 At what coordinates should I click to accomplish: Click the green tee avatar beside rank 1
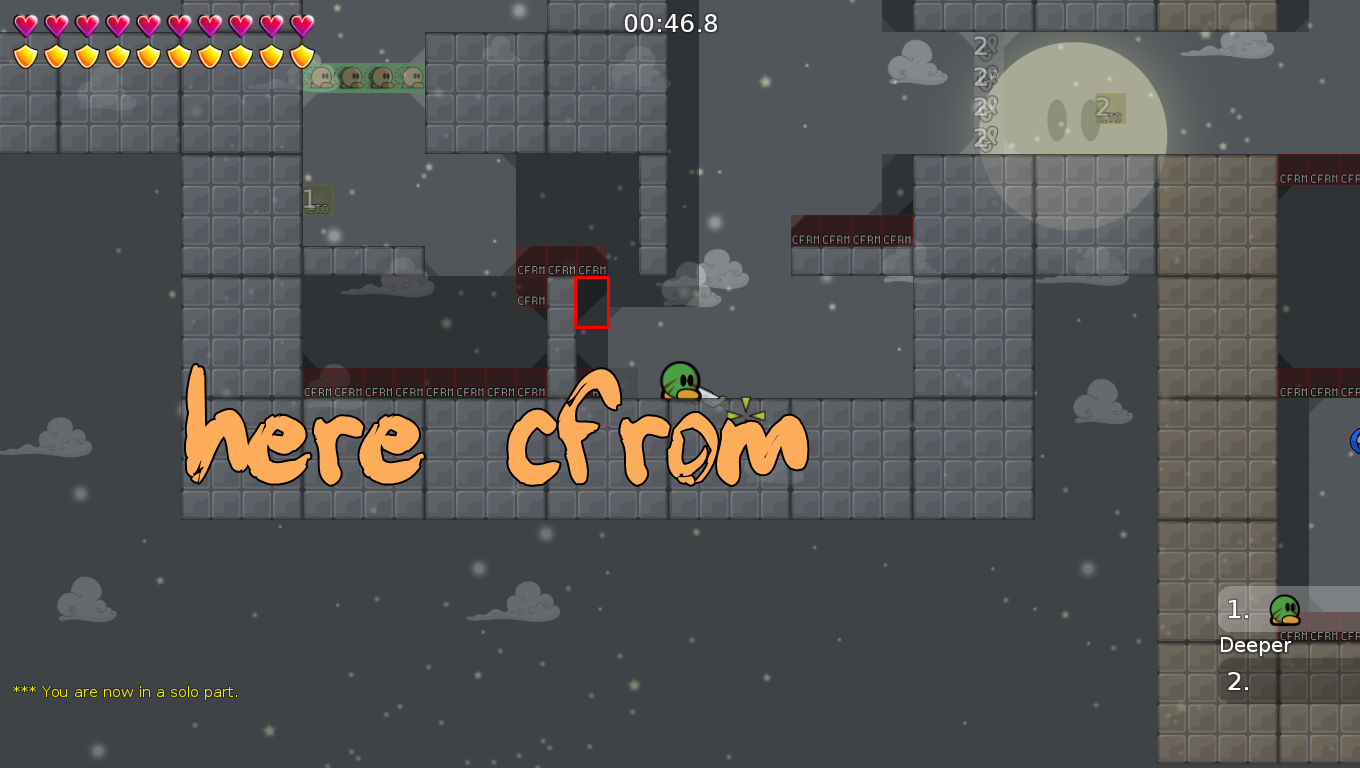pos(1285,610)
